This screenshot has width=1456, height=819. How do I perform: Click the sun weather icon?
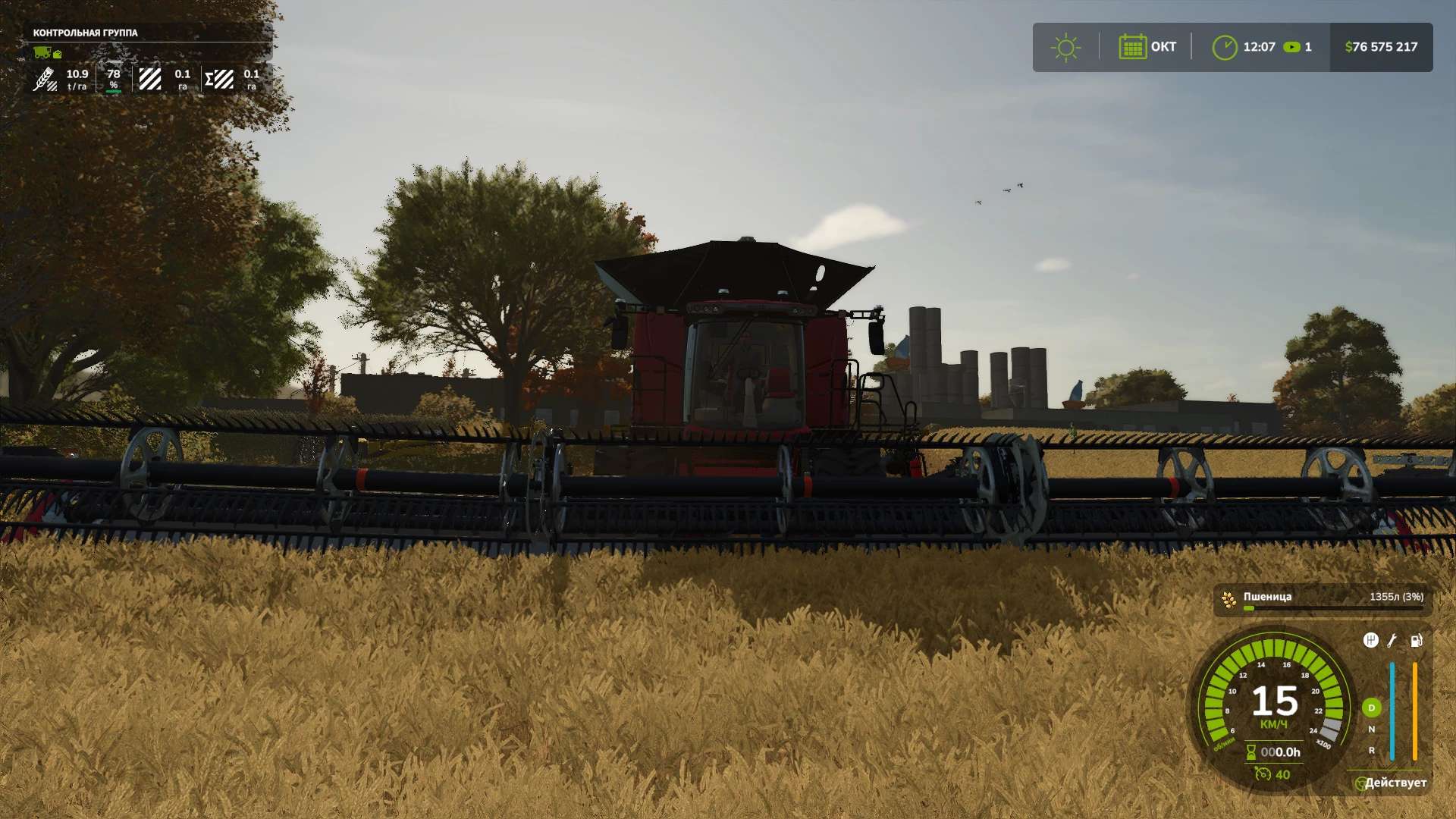tap(1065, 47)
